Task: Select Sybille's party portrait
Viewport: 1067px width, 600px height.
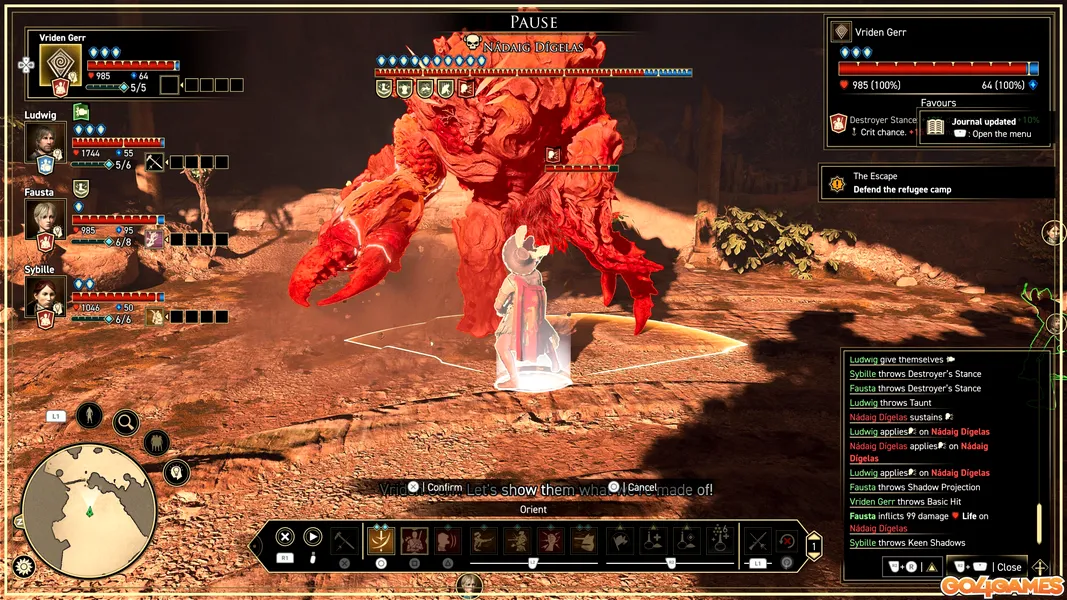Action: 46,295
